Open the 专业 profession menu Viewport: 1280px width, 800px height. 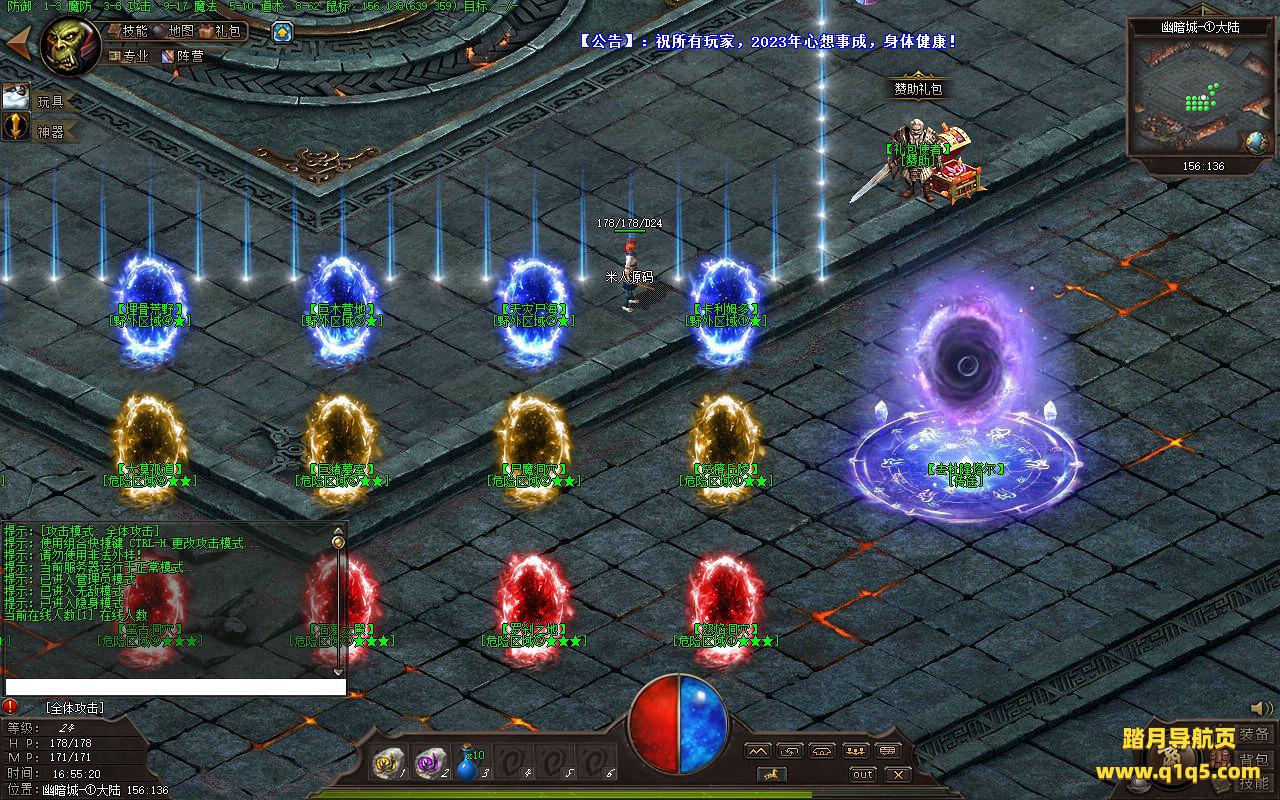point(129,56)
